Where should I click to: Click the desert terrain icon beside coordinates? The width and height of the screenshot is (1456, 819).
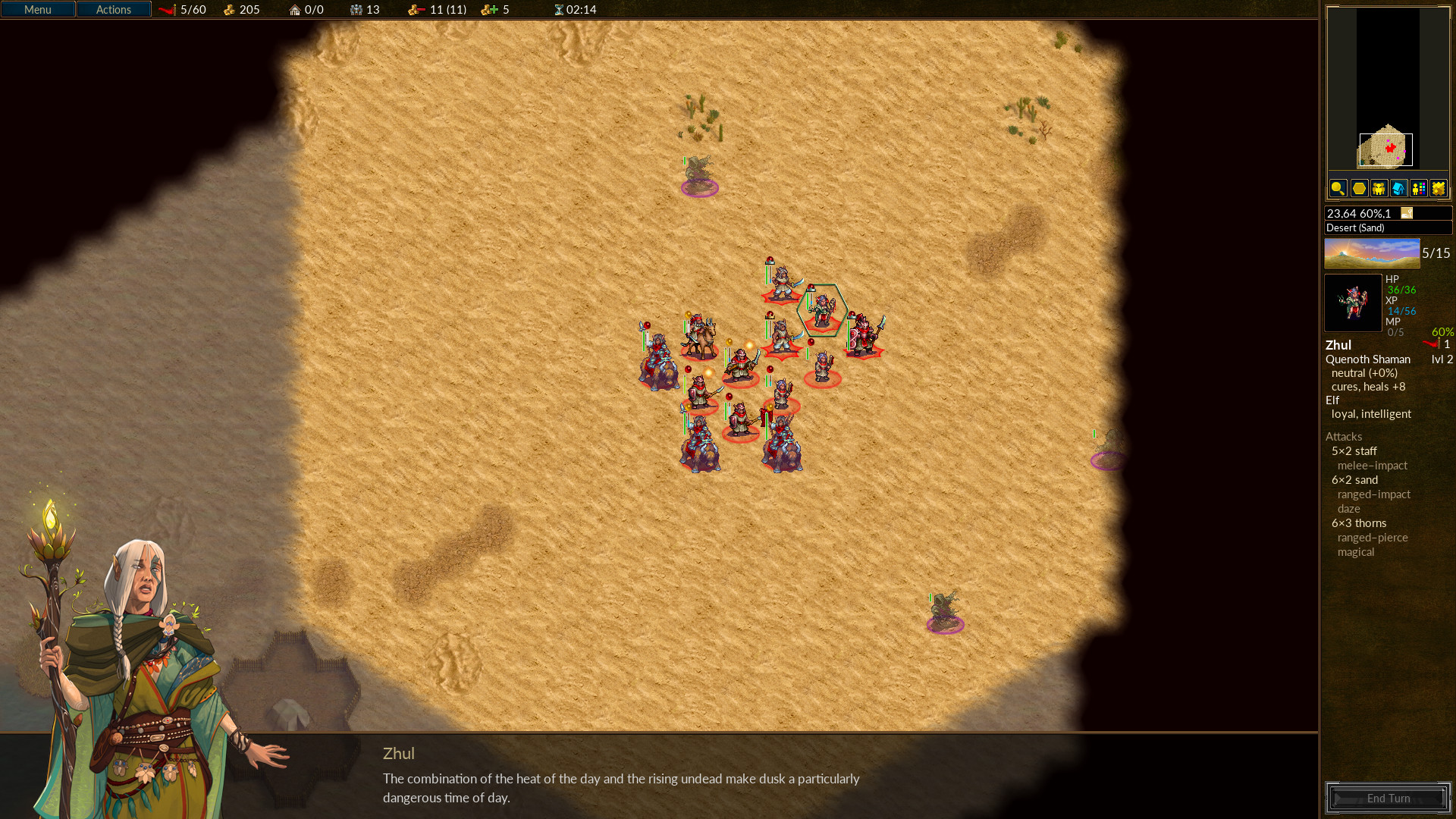coord(1407,213)
